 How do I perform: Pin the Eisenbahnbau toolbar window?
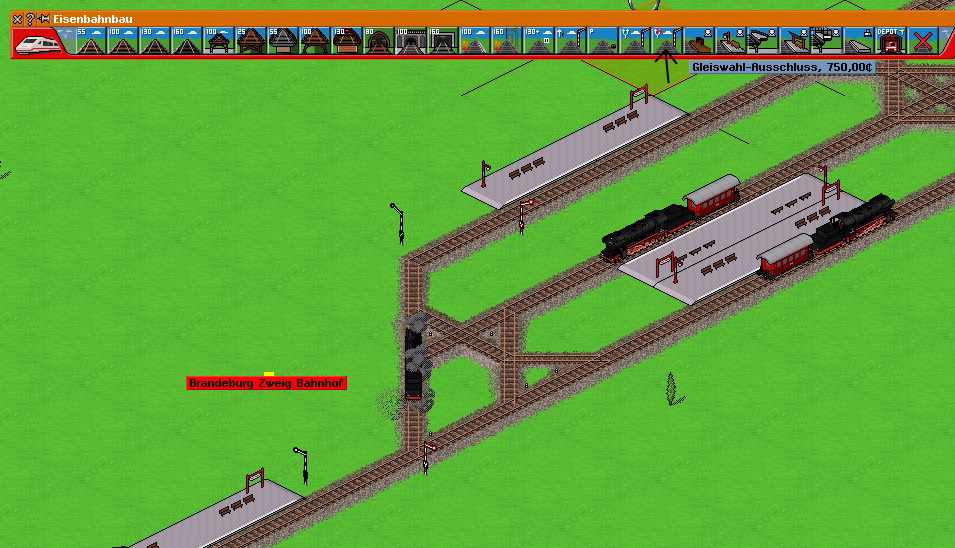(43, 19)
